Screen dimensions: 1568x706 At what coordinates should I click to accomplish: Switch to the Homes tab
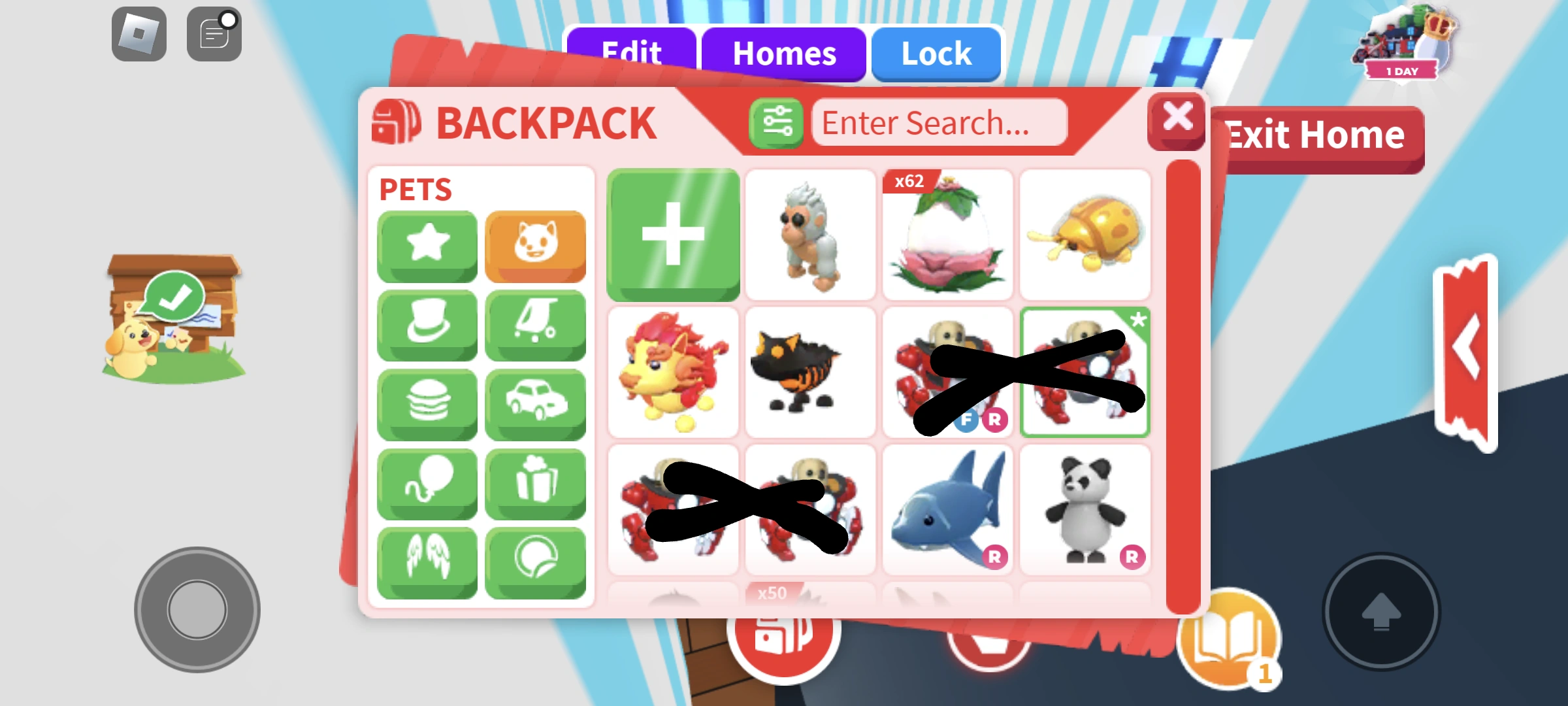pyautogui.click(x=784, y=54)
